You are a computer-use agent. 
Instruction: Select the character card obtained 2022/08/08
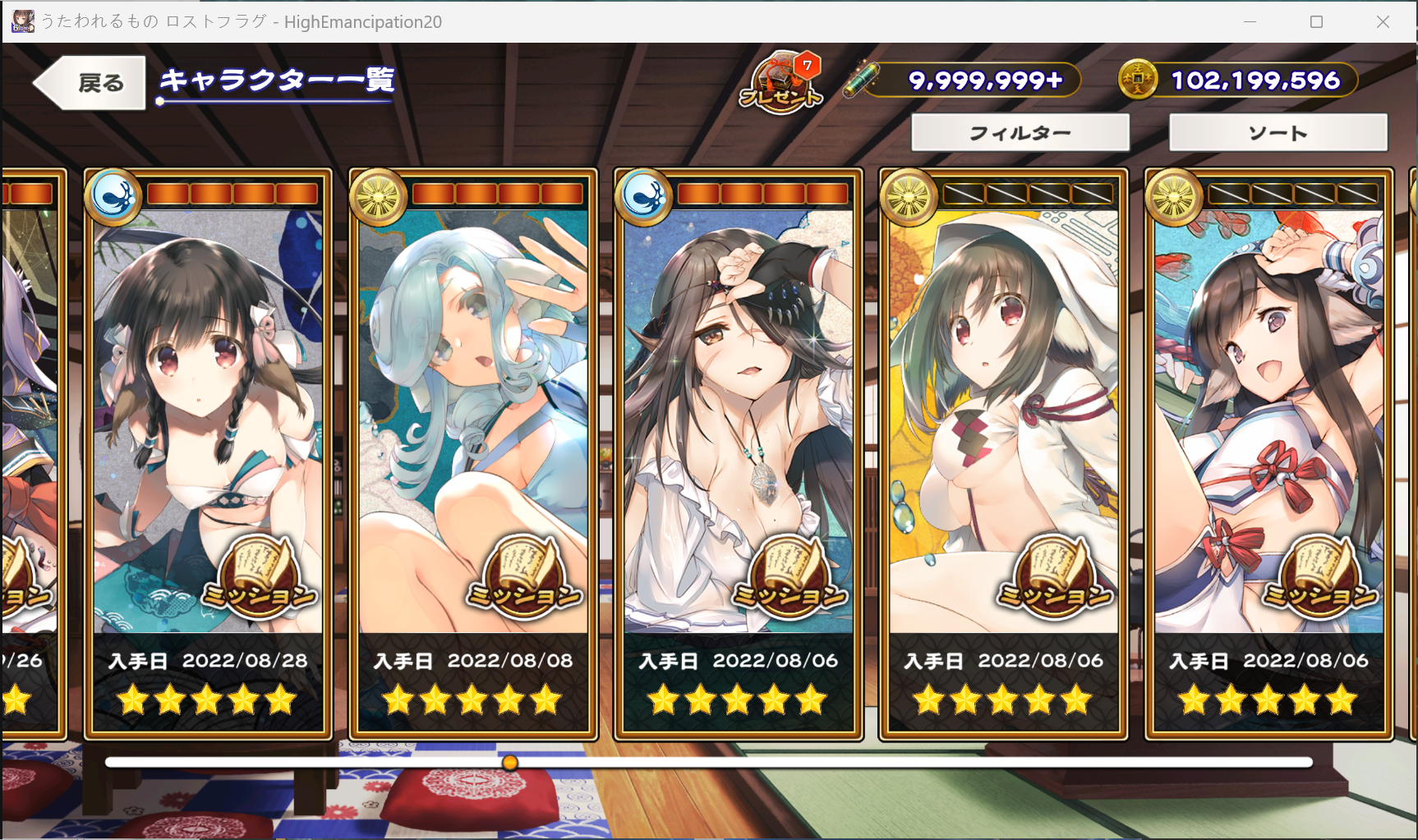click(x=473, y=452)
